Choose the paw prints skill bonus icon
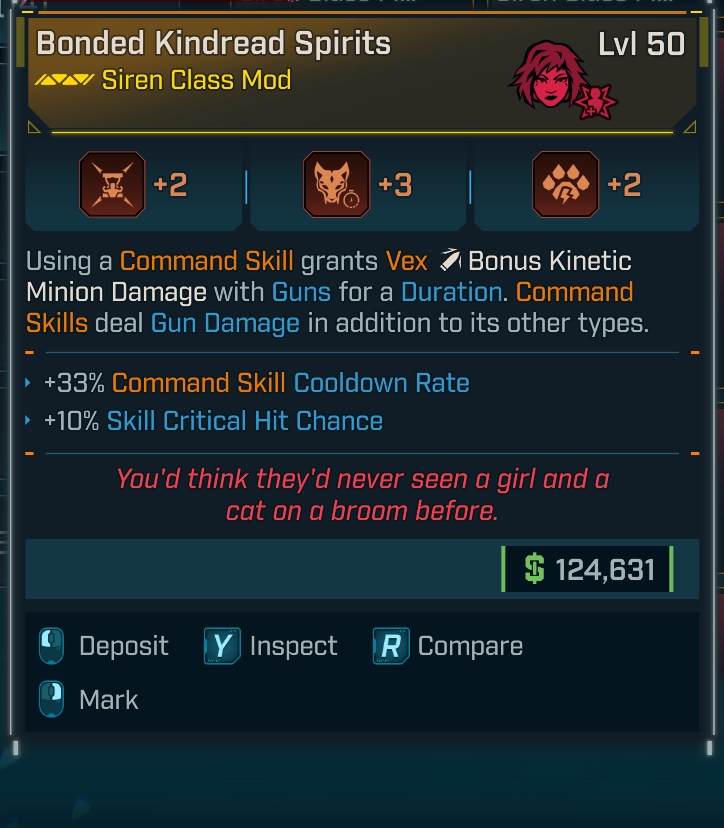The image size is (724, 828). 565,185
